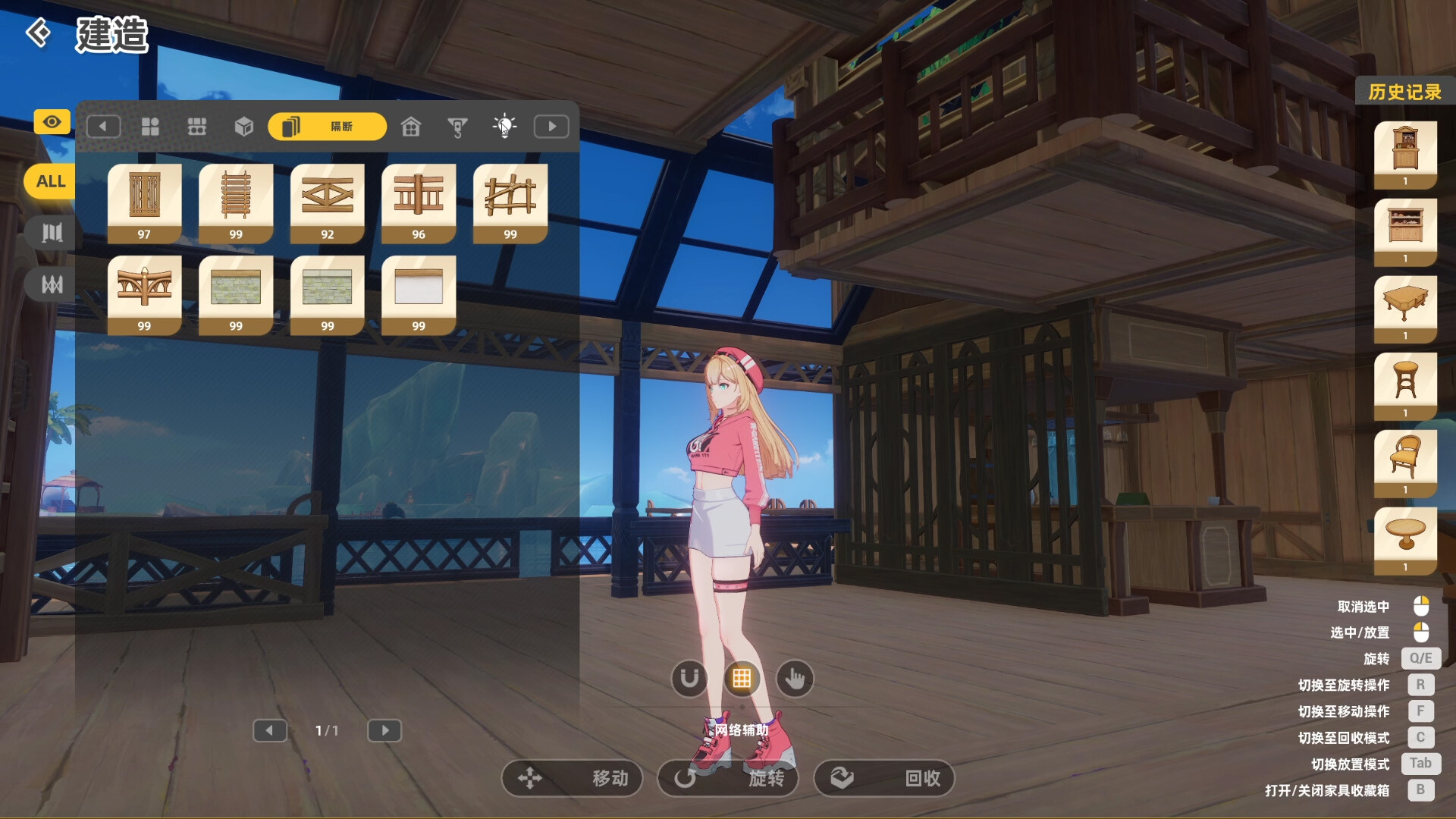Click the 旋转 rotate control
The height and width of the screenshot is (819, 1456).
point(727,778)
